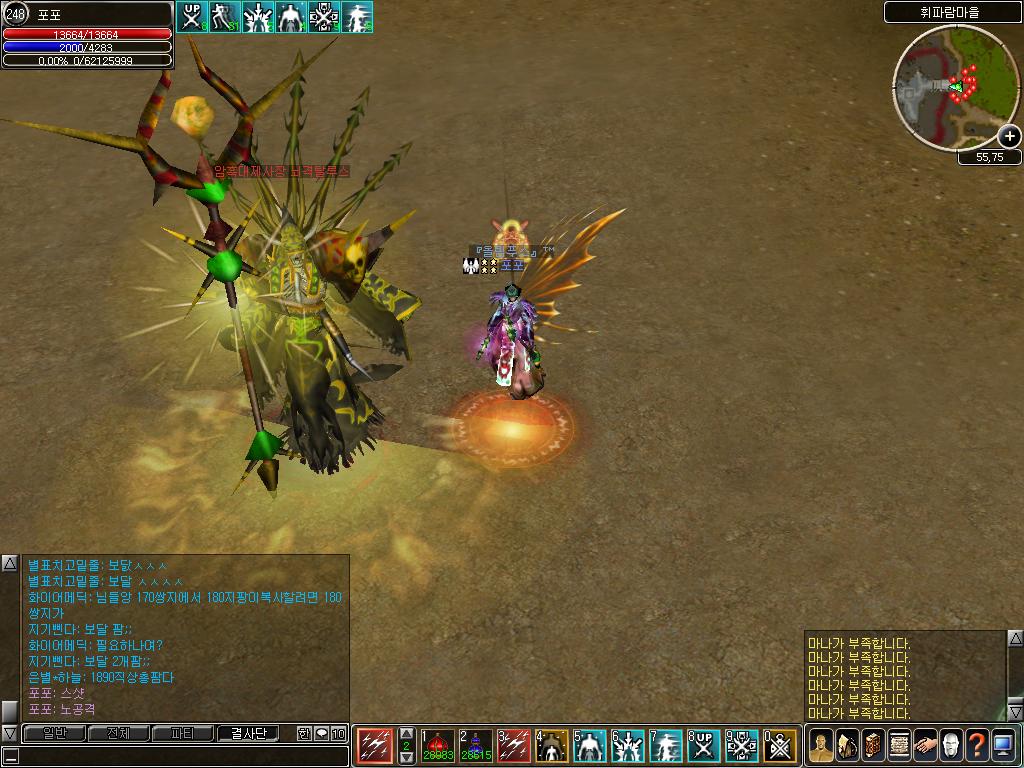Open the question mark help icon
The height and width of the screenshot is (768, 1024).
(x=977, y=746)
